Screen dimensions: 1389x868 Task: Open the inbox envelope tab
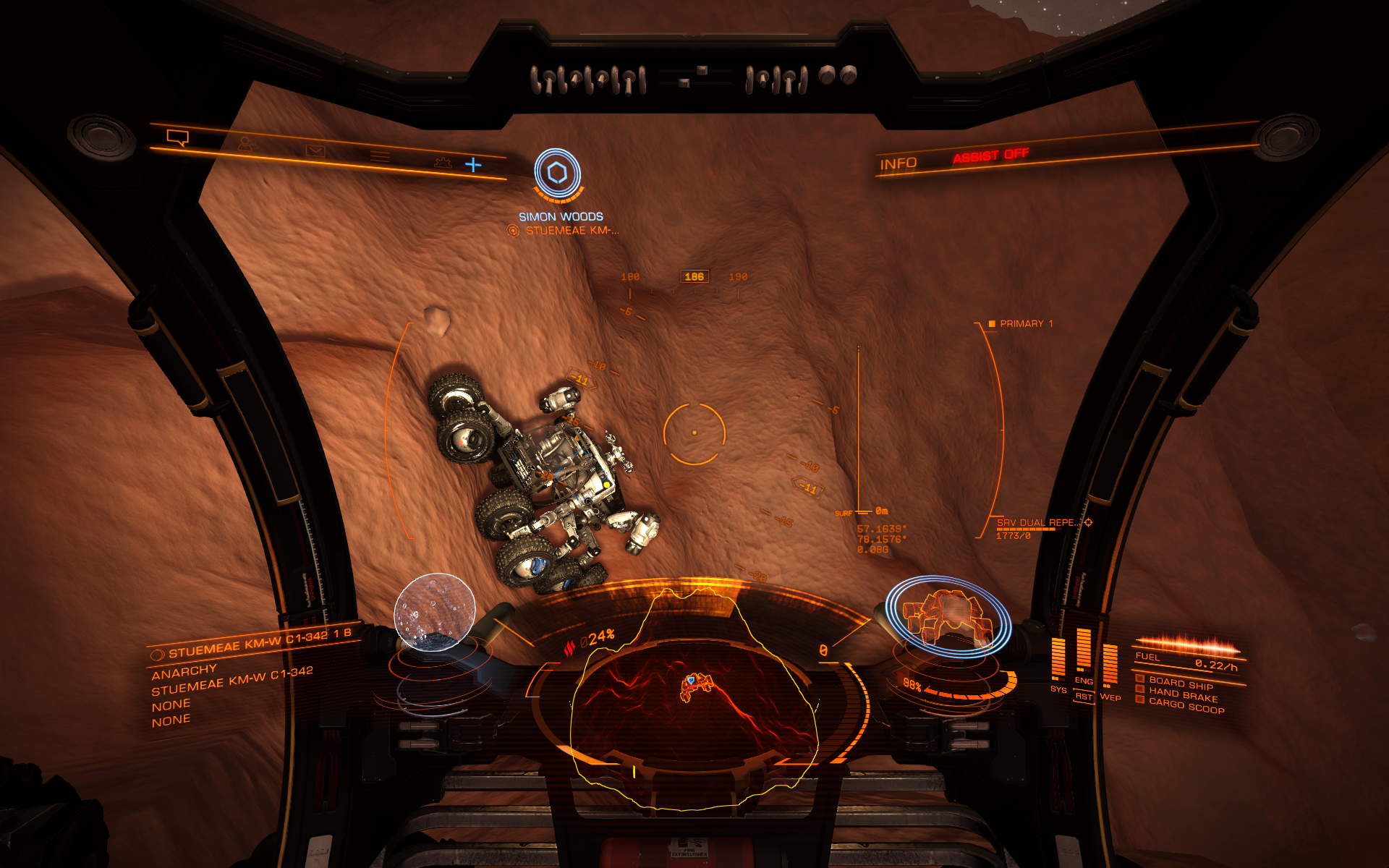315,150
